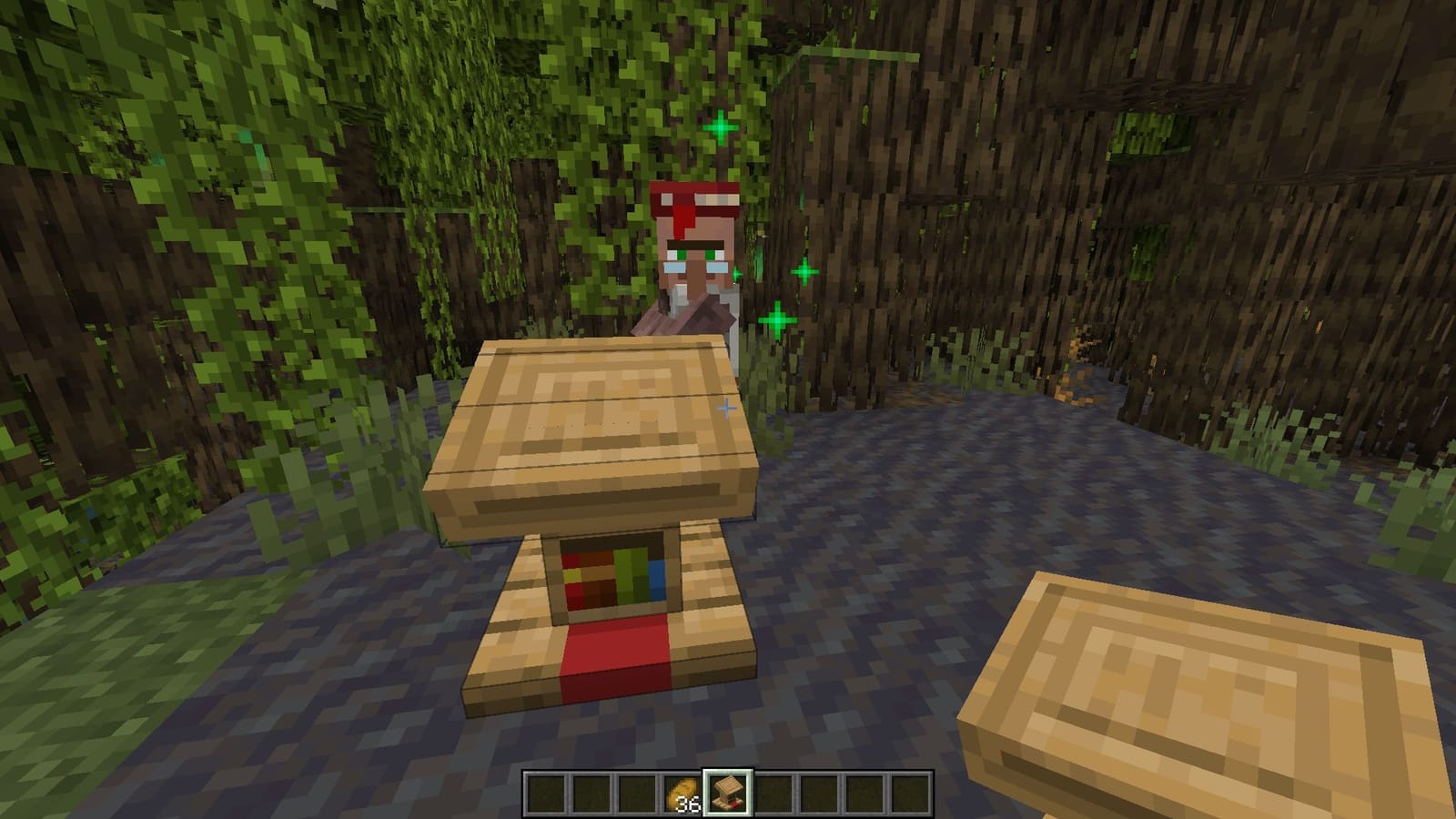Click the crosshair at screen center
This screenshot has width=1456, height=819.
(x=725, y=410)
